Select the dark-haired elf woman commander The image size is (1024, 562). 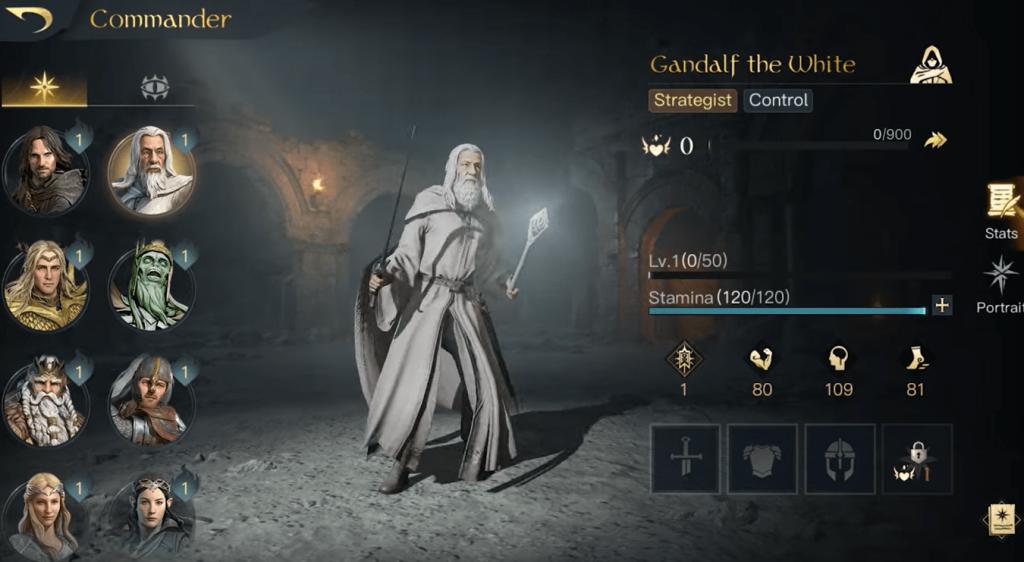click(x=151, y=517)
